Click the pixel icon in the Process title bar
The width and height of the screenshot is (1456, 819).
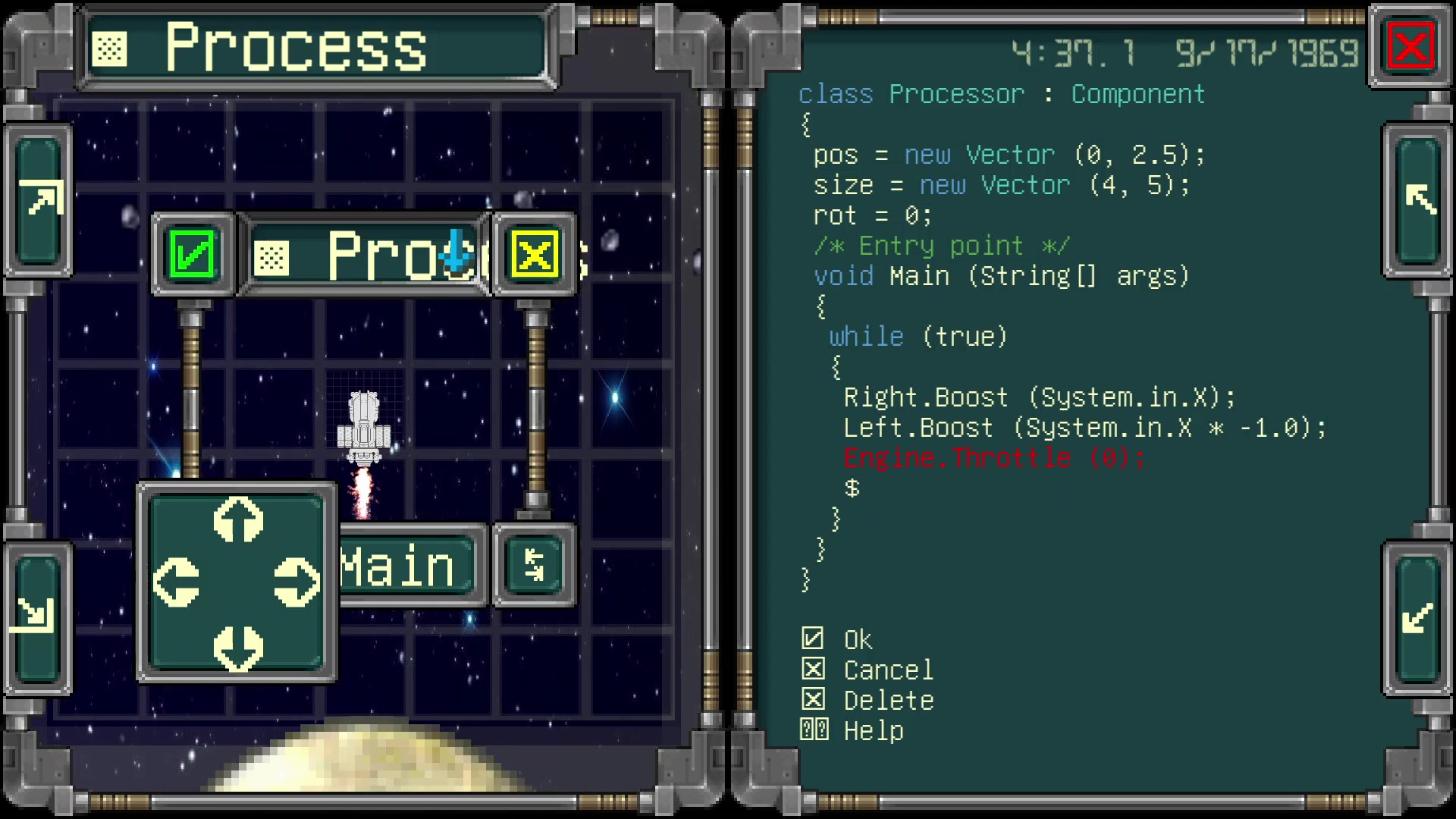[111, 48]
